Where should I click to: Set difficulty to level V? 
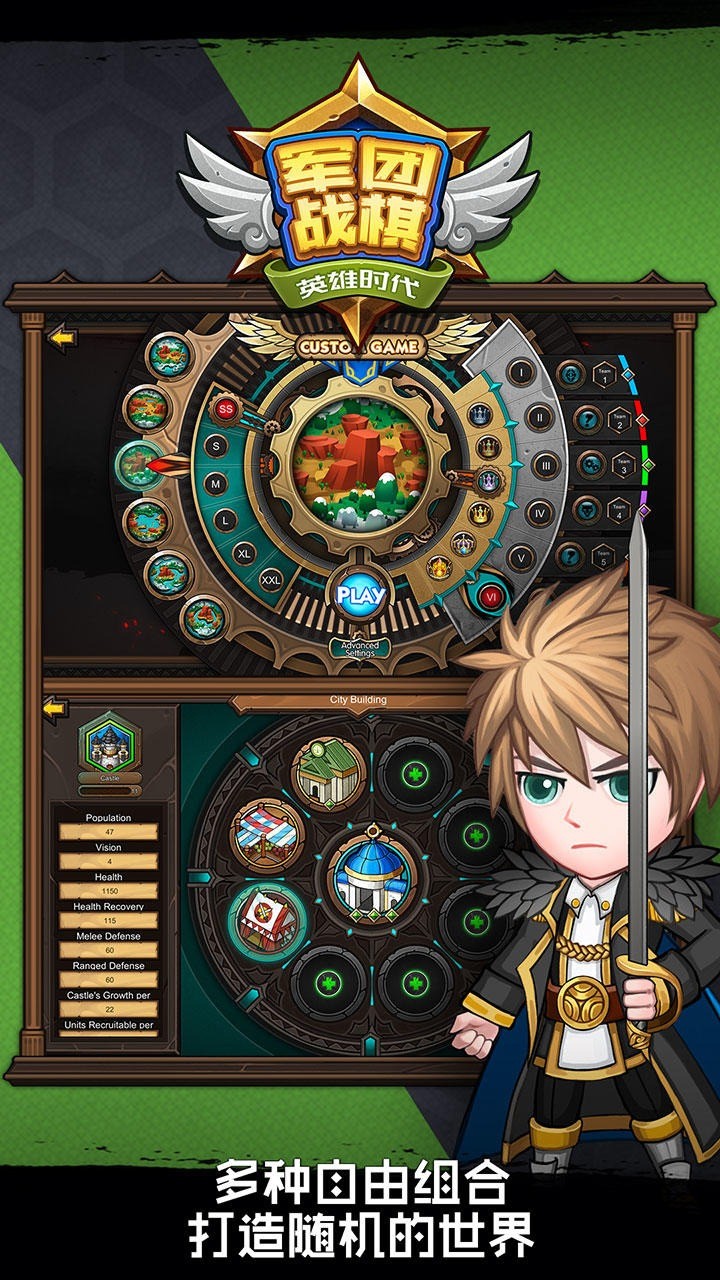click(x=520, y=557)
